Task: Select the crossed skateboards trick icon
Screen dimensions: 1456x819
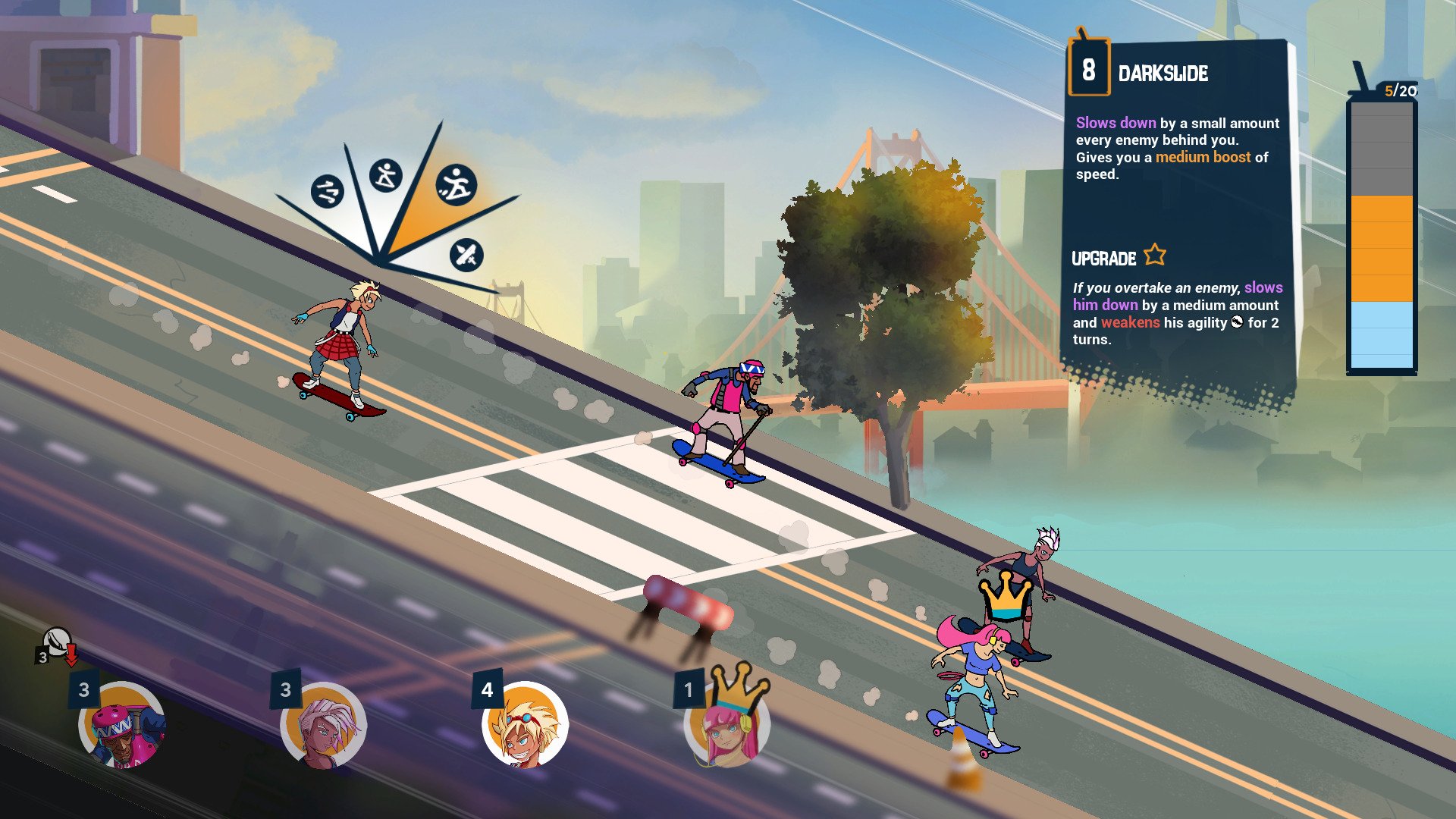Action: (x=466, y=255)
